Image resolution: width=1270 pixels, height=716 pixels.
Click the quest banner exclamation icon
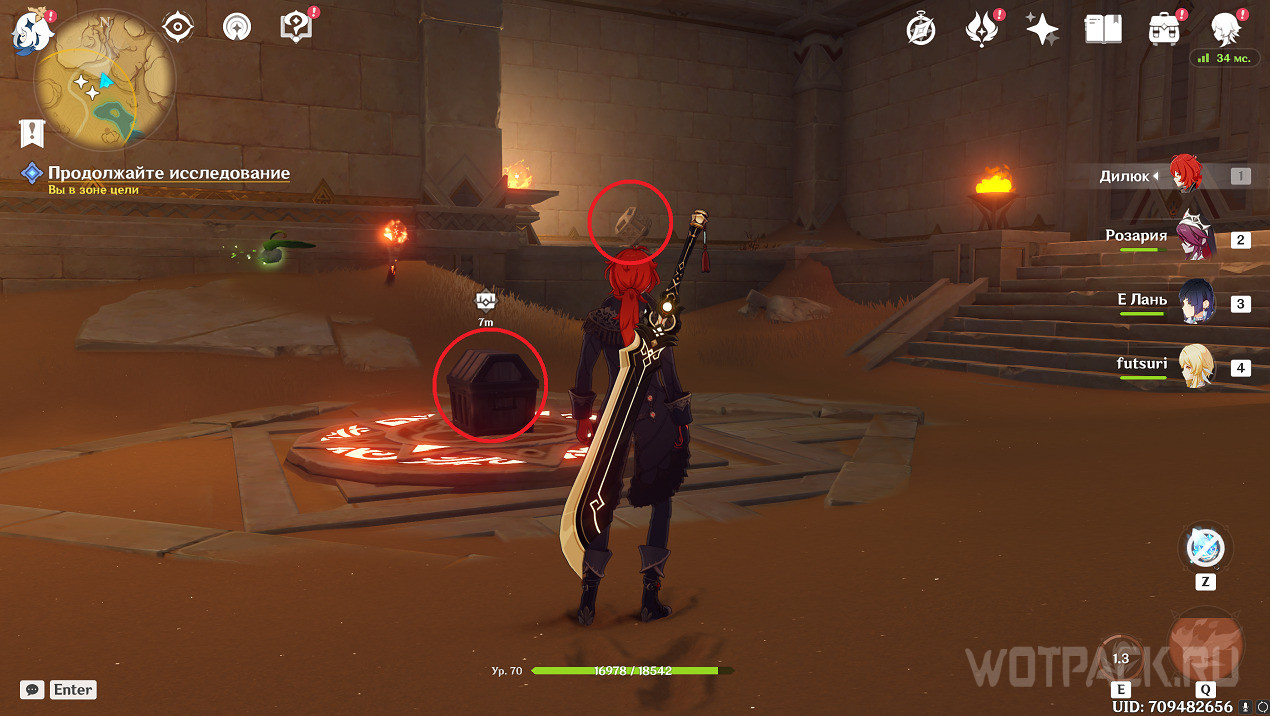pyautogui.click(x=33, y=132)
